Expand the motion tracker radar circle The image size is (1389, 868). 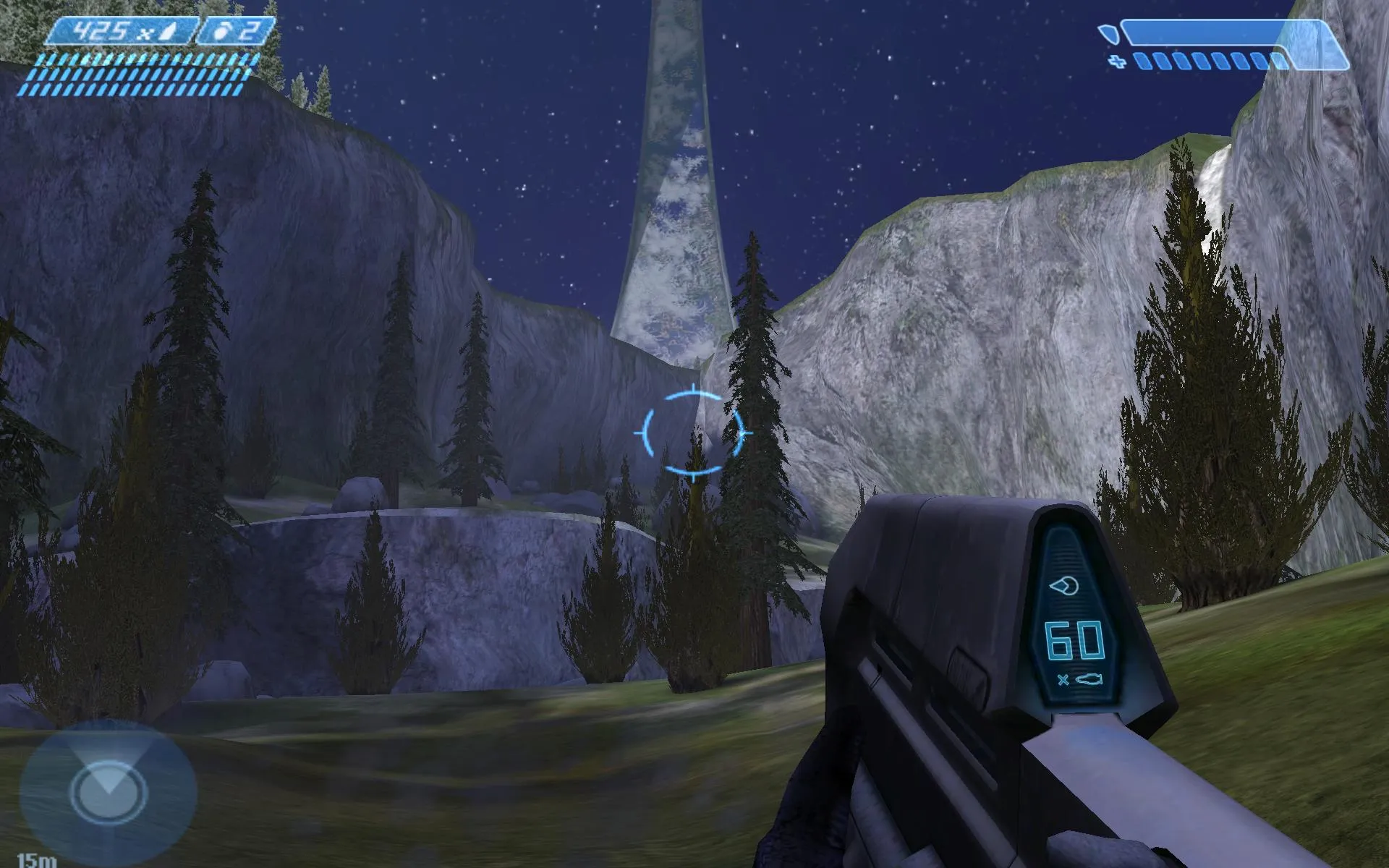[x=110, y=792]
